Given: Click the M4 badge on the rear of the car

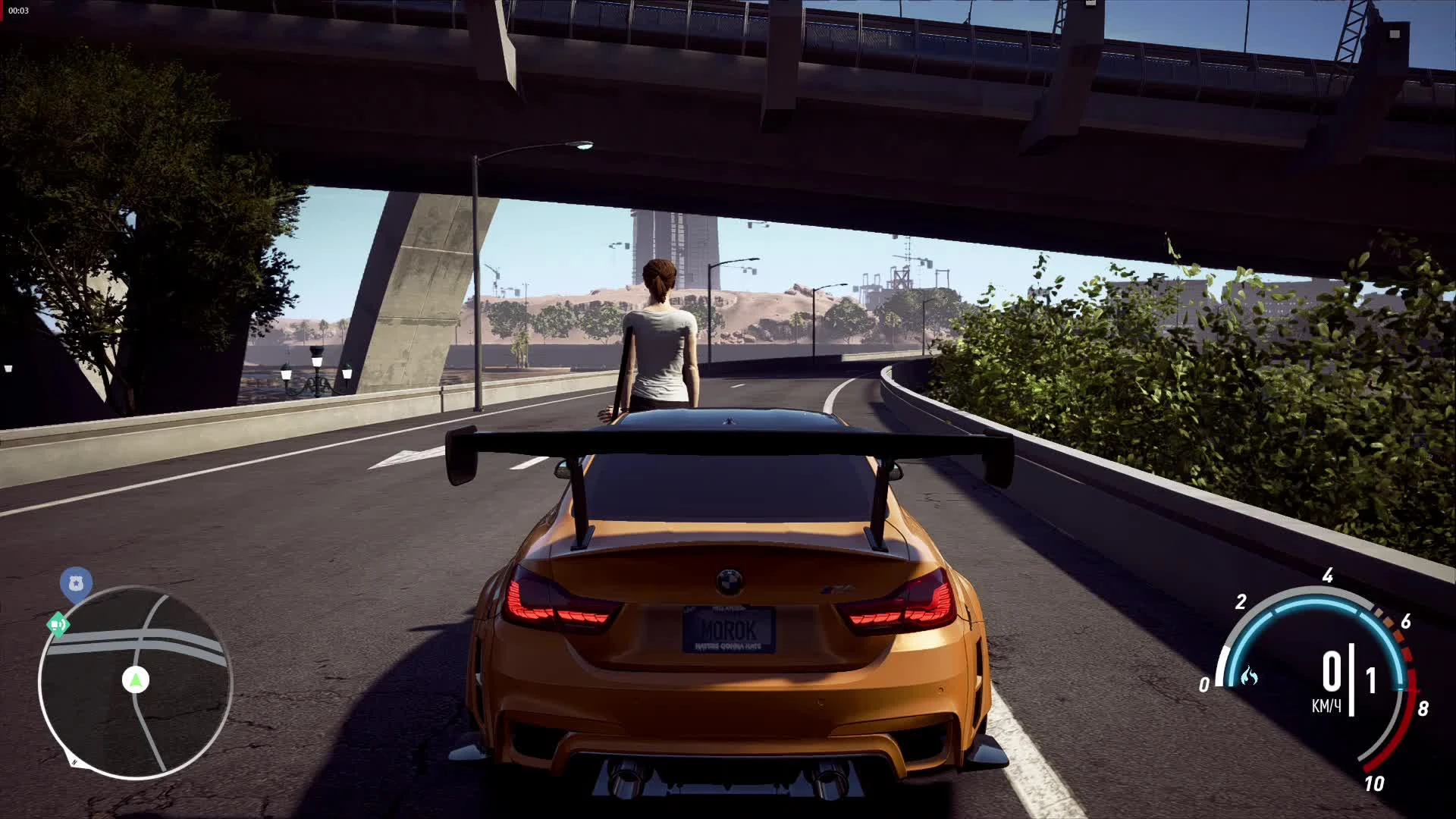Looking at the screenshot, I should 837,589.
